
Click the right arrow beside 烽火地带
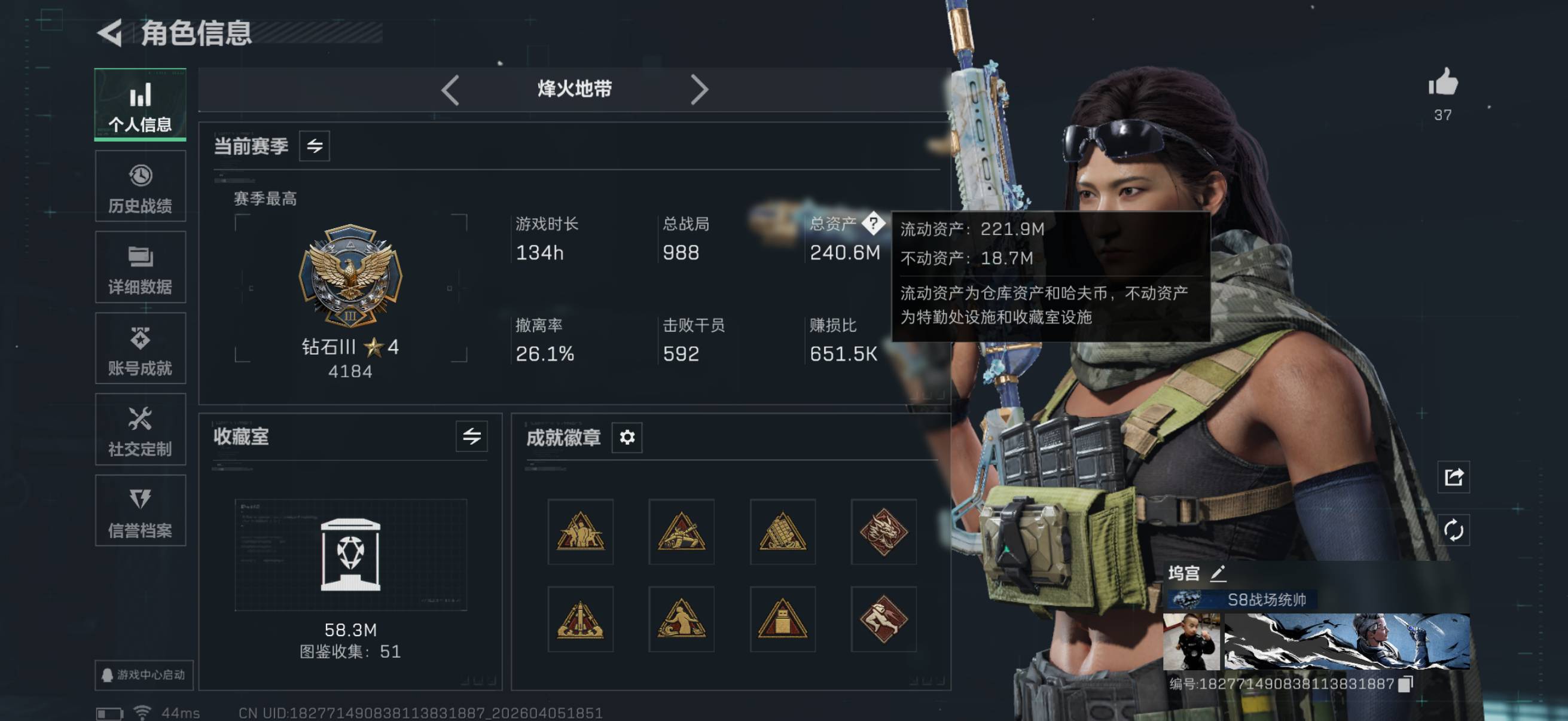700,90
